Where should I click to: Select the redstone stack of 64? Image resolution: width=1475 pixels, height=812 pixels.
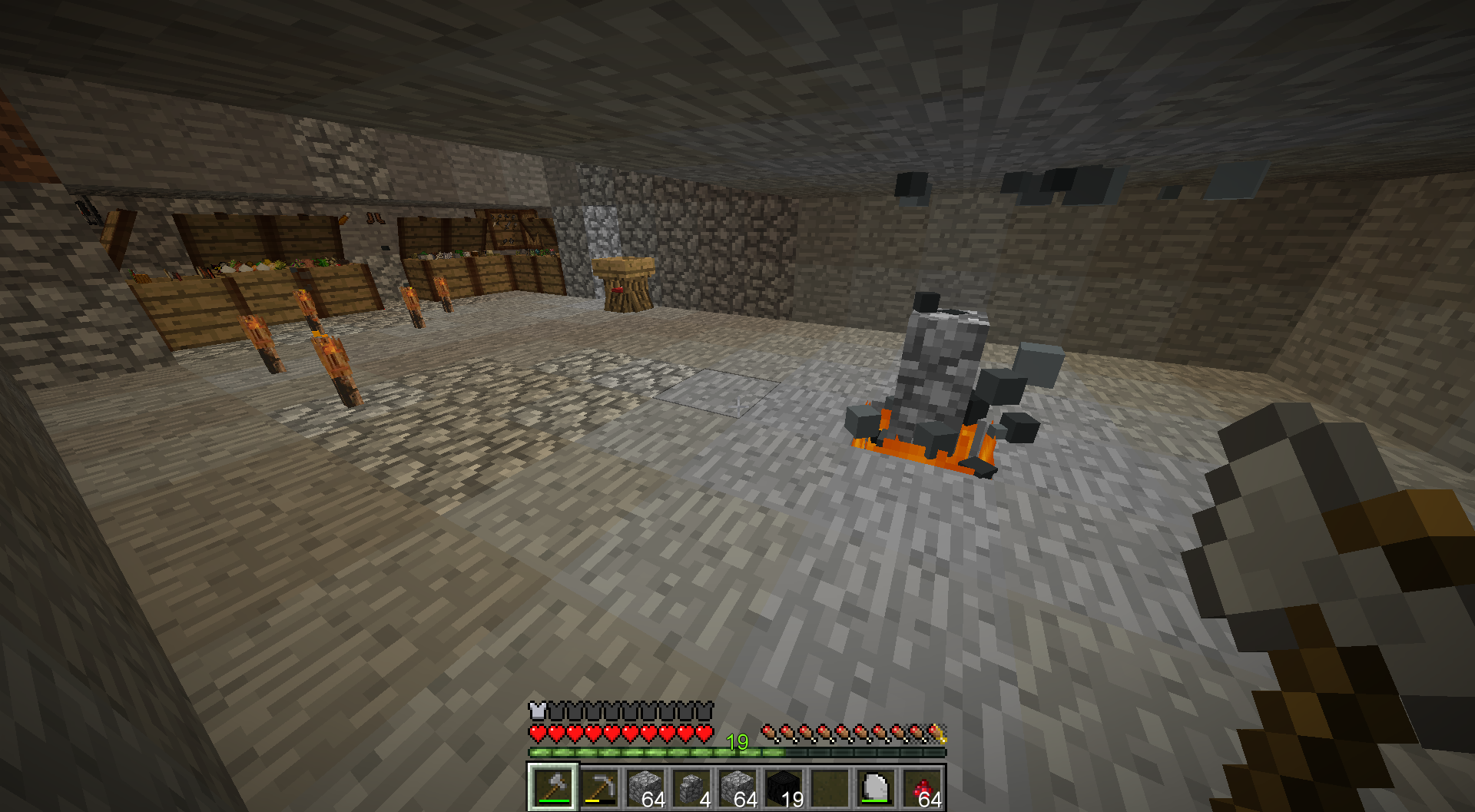coord(922,787)
